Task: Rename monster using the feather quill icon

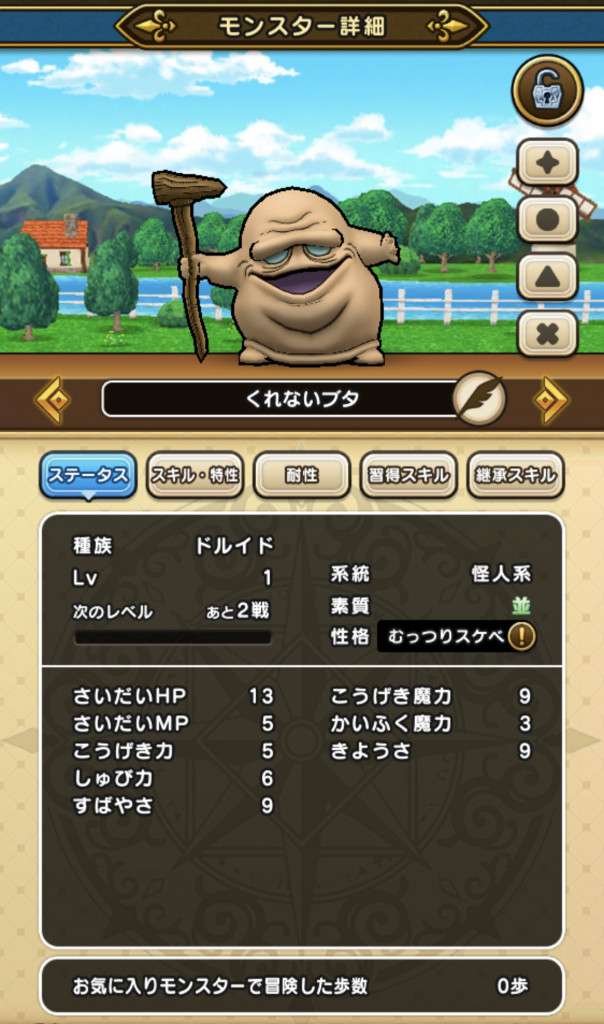Action: 478,399
